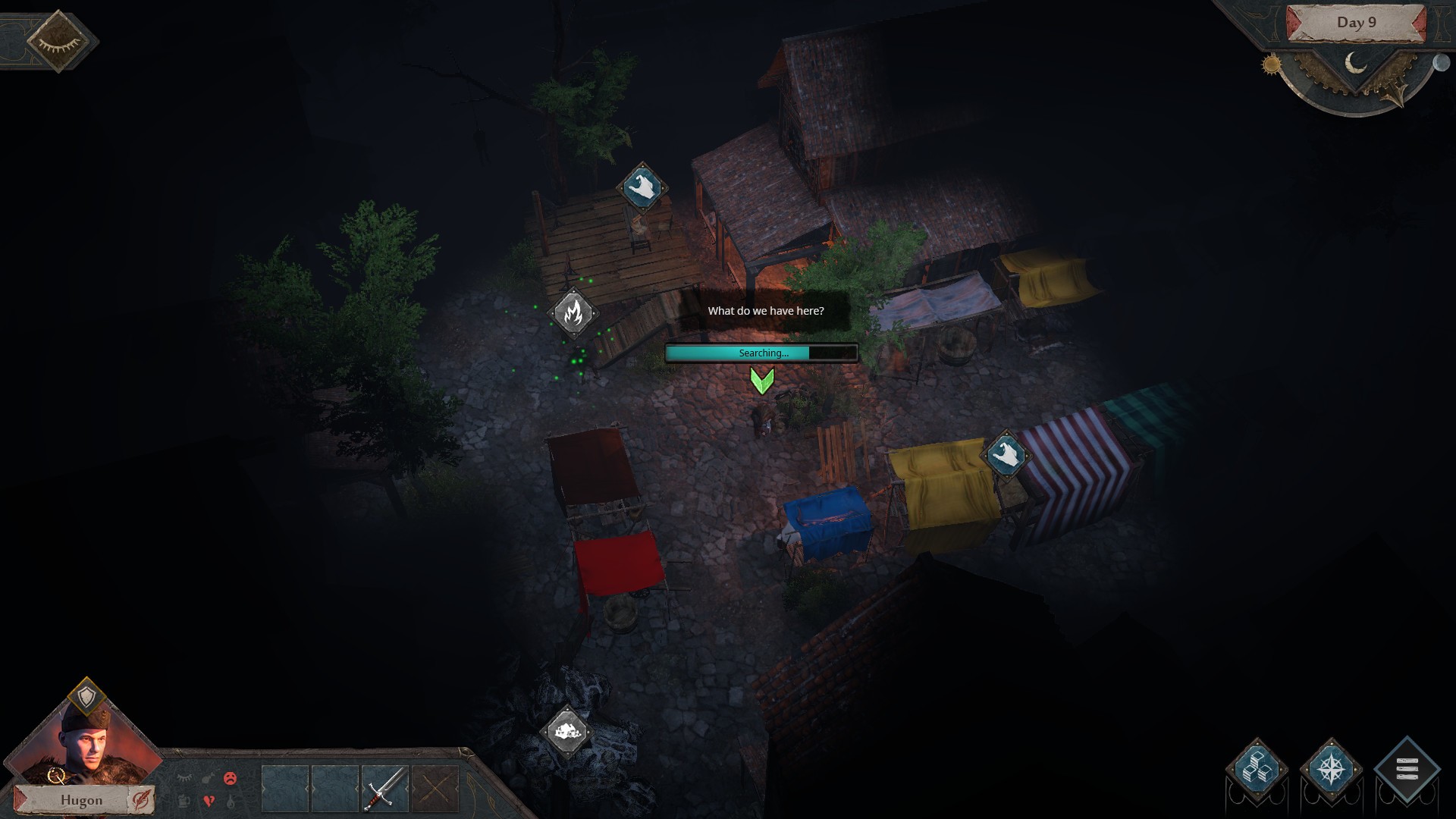Click the crescent moon on the day dial
The height and width of the screenshot is (819, 1456).
[x=1356, y=62]
